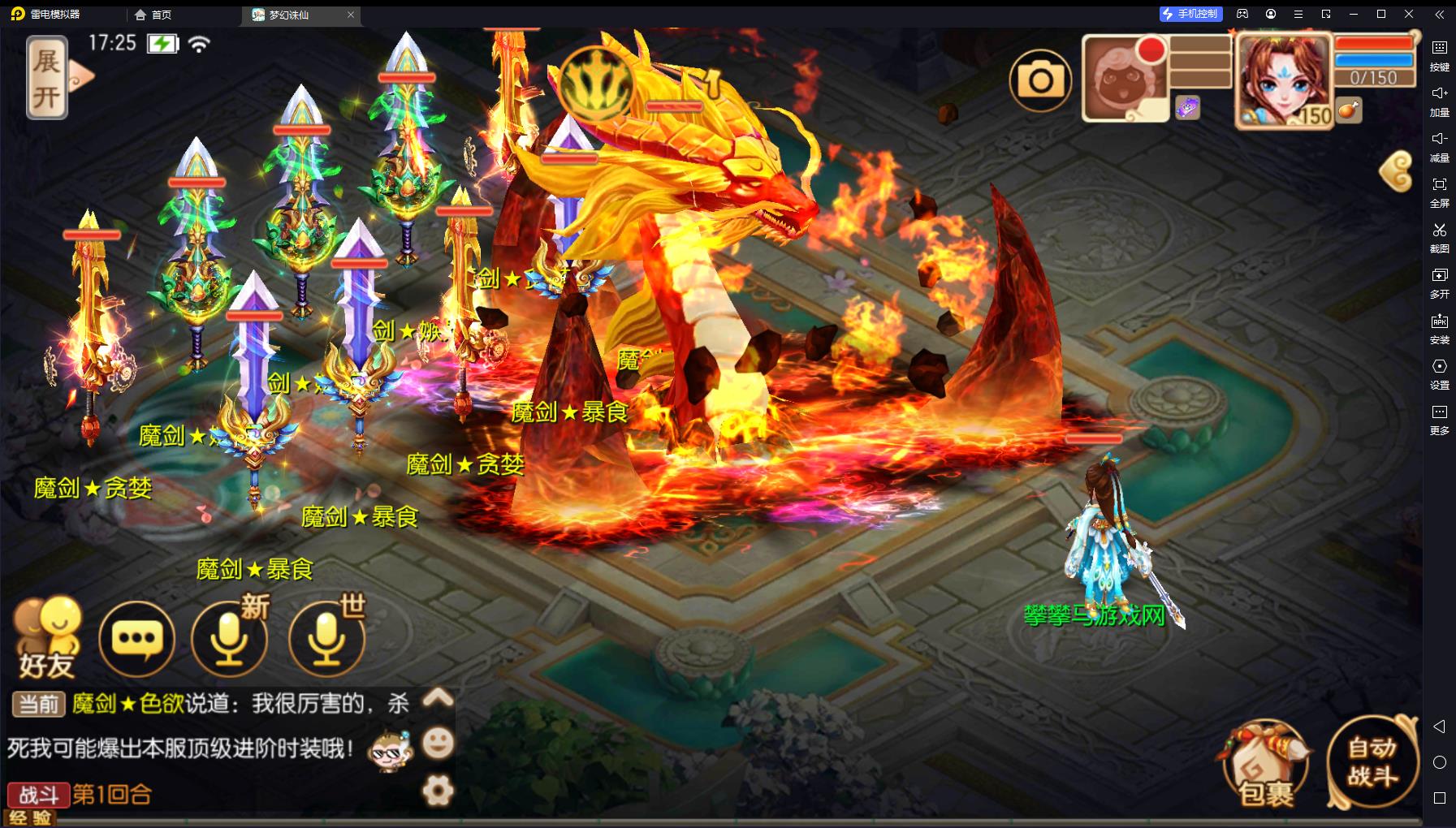Switch to the 当前 chat channel
This screenshot has width=1456, height=828.
[38, 703]
